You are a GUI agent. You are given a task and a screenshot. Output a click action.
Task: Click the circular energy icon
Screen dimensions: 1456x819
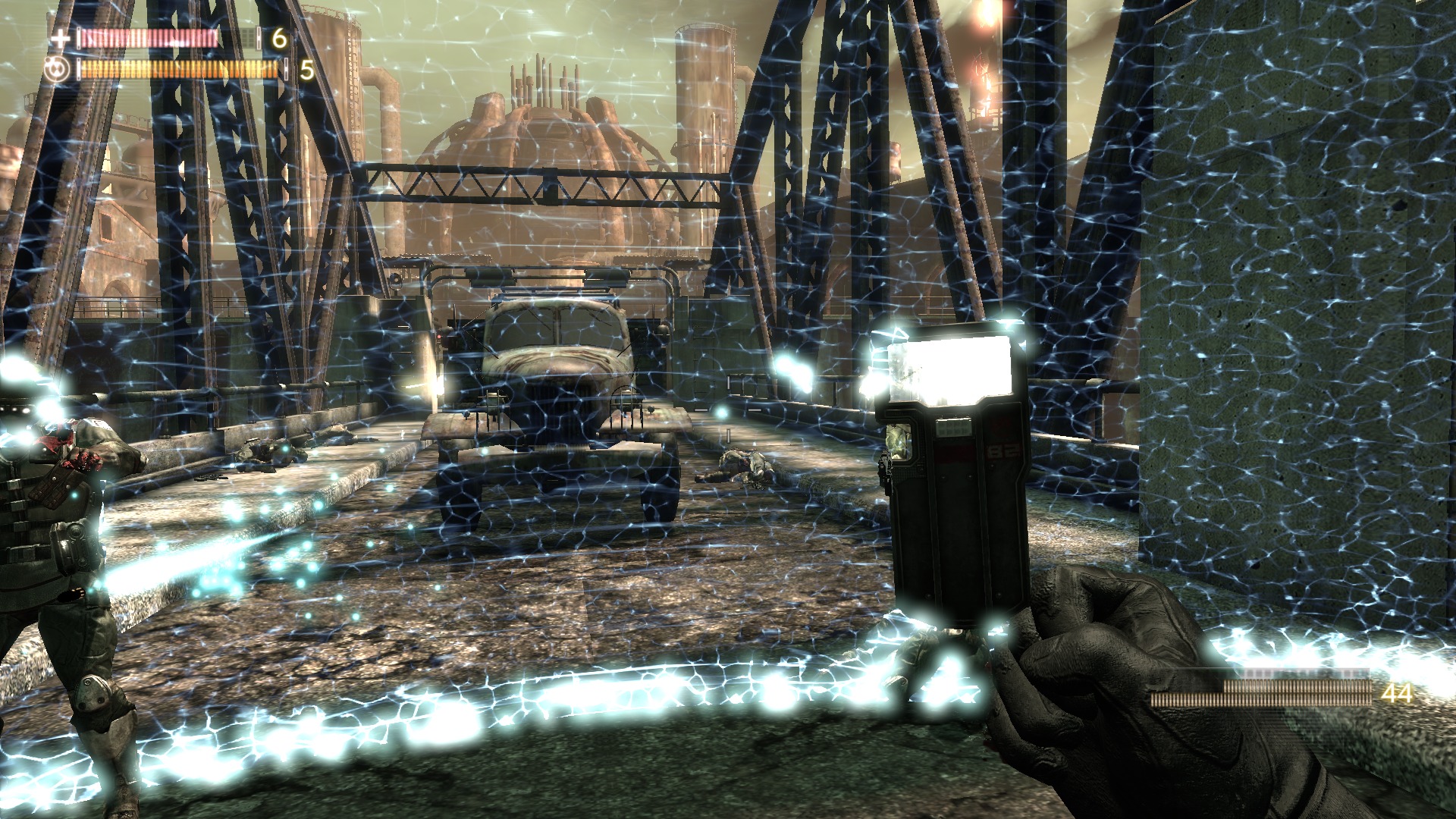click(x=58, y=70)
